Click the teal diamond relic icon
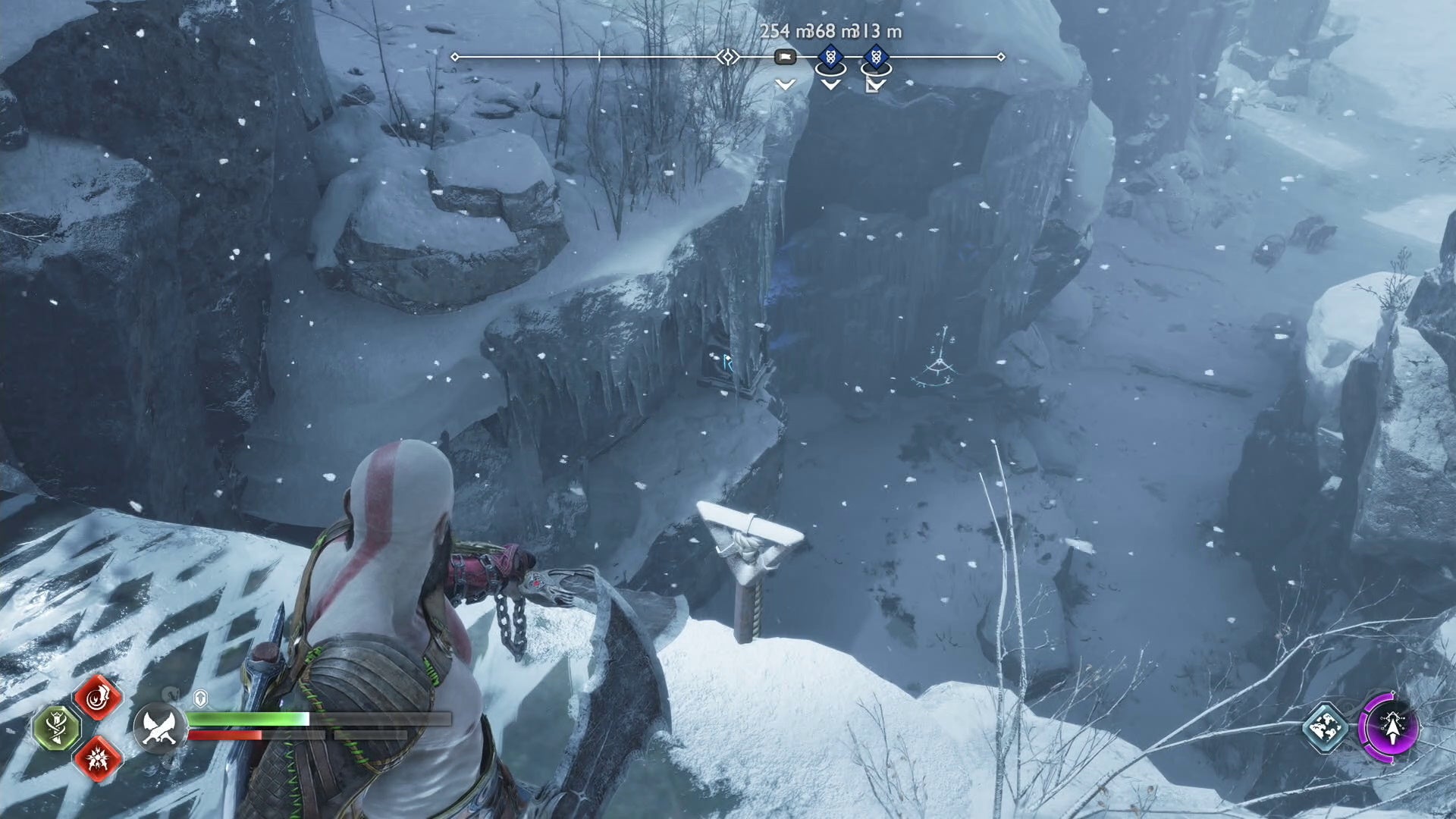 [x=1325, y=728]
